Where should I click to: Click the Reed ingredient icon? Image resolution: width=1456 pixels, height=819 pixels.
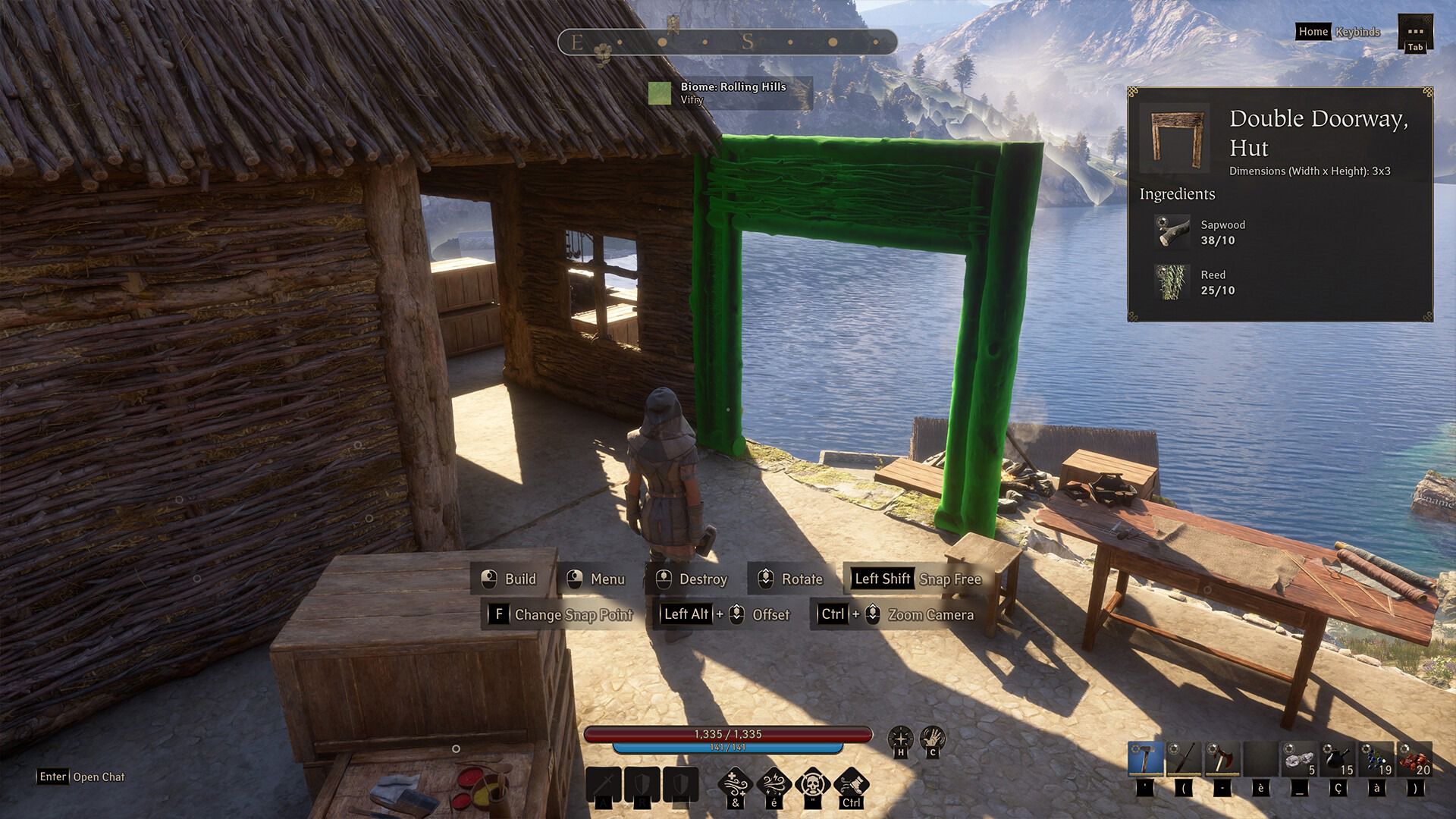point(1172,281)
